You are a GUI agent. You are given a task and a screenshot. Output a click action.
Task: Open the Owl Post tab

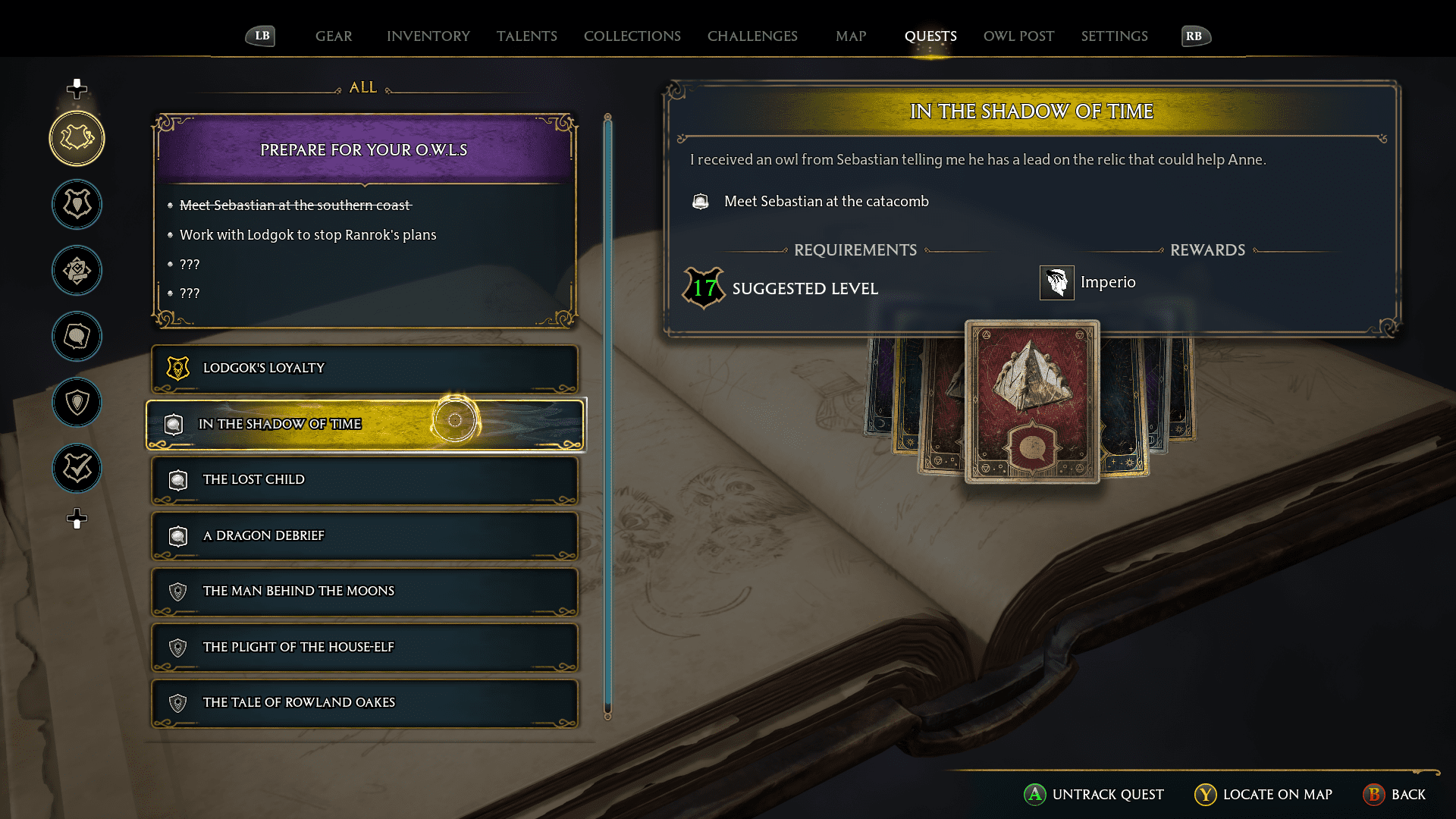tap(1018, 36)
